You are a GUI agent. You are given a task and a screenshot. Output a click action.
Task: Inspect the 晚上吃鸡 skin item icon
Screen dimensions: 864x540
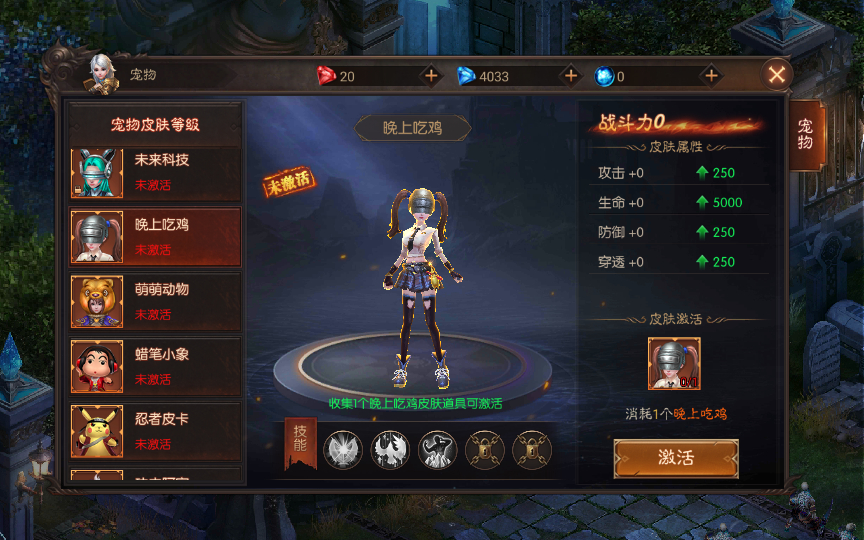point(674,364)
